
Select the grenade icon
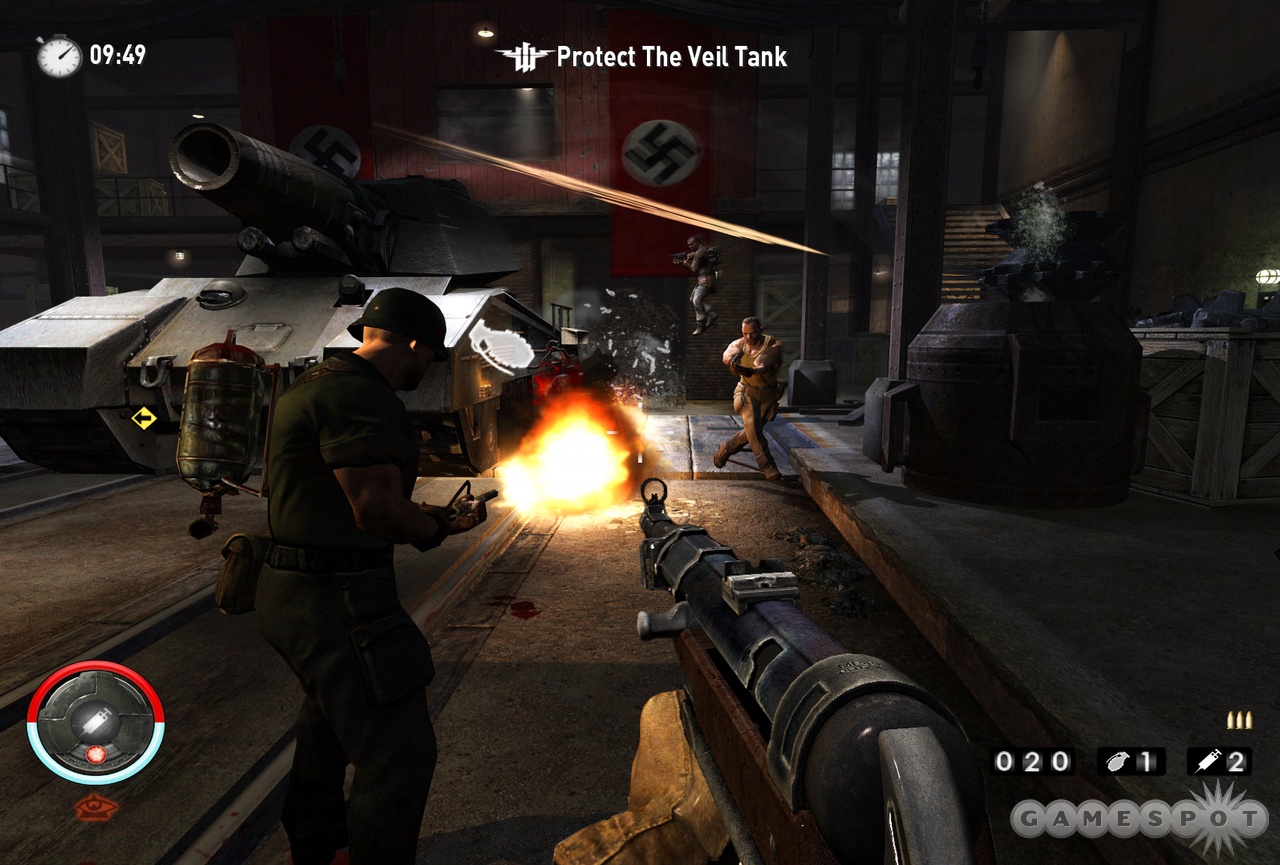tap(1114, 761)
